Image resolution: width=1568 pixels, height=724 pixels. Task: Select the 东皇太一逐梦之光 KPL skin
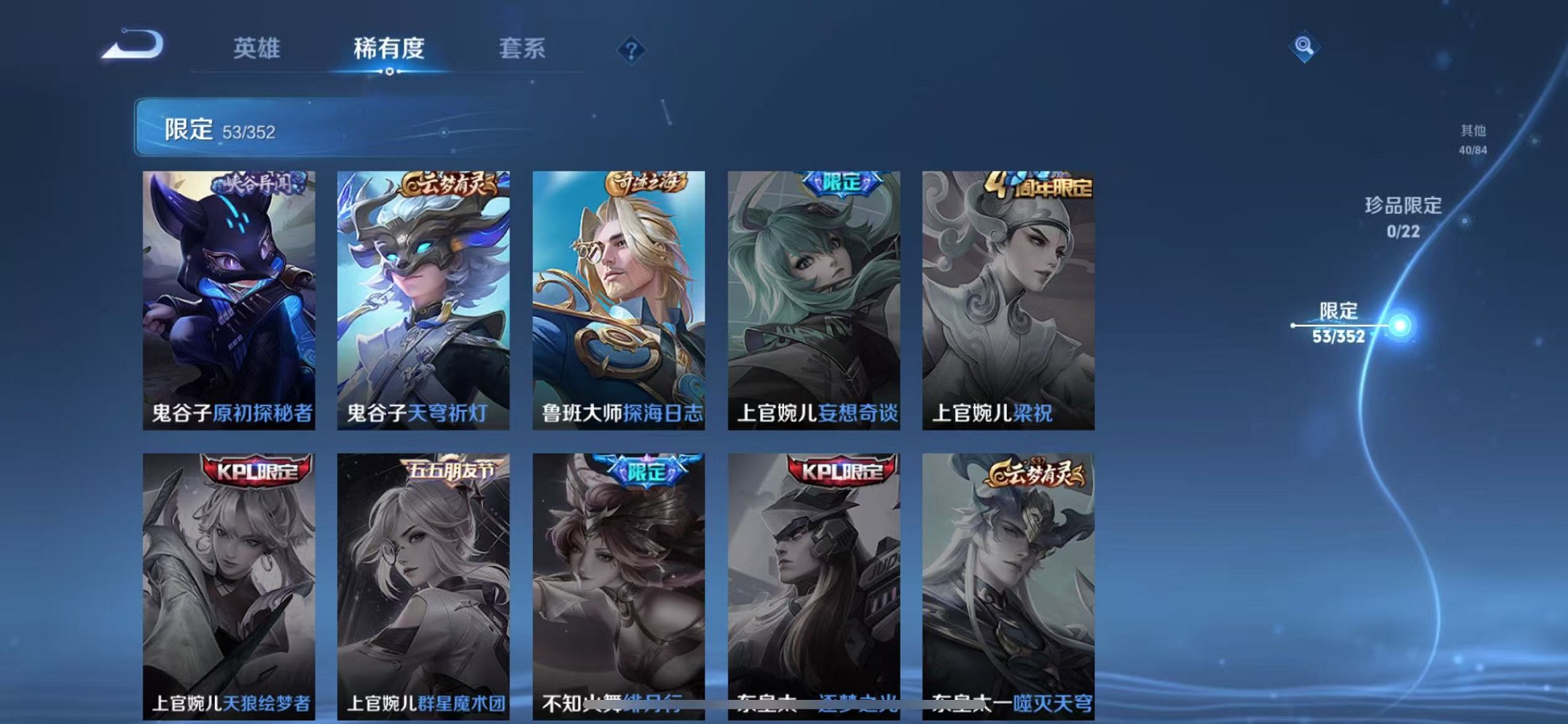814,583
